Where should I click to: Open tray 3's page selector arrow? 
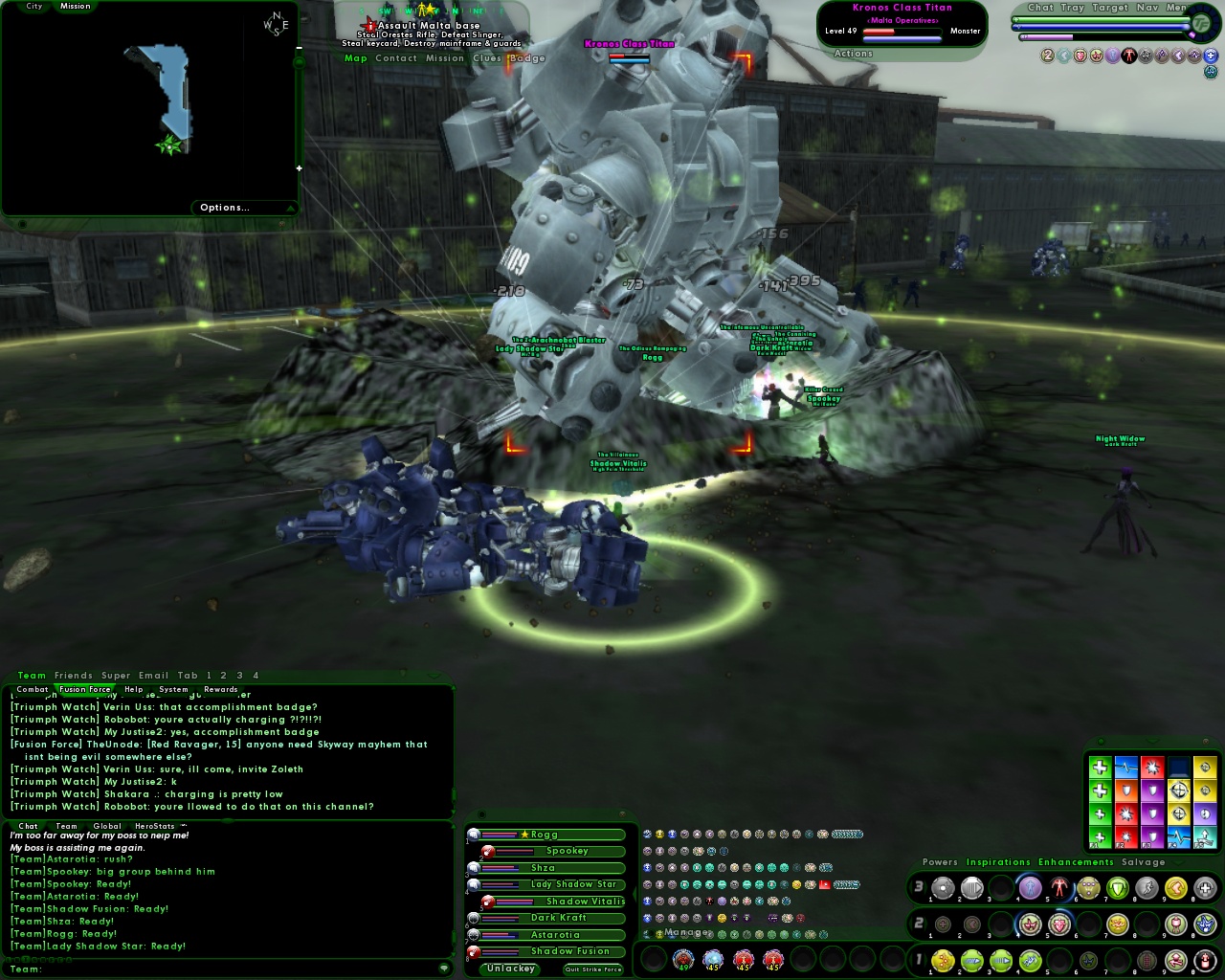point(925,887)
